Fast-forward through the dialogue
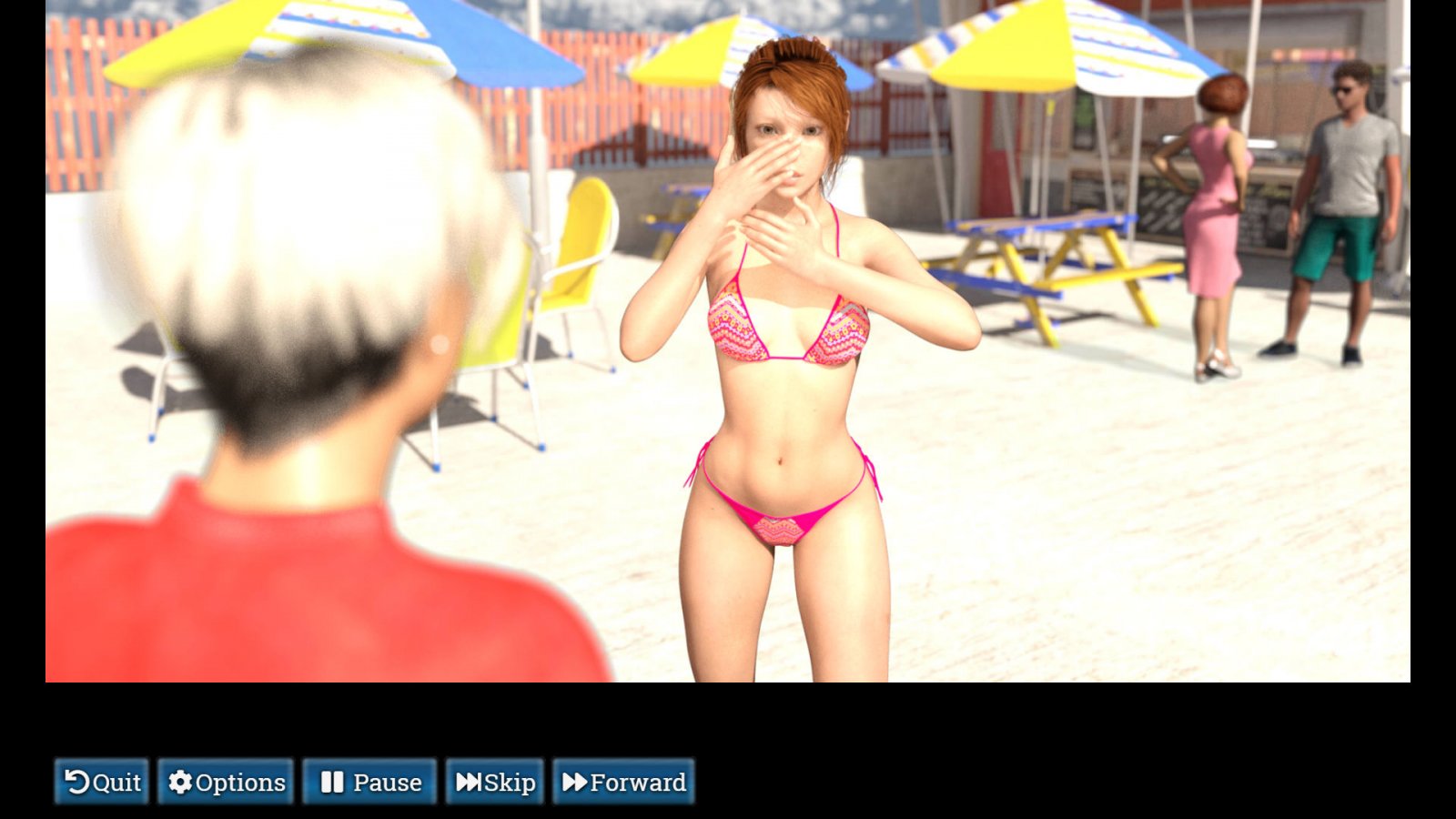This screenshot has width=1456, height=819. coord(625,782)
